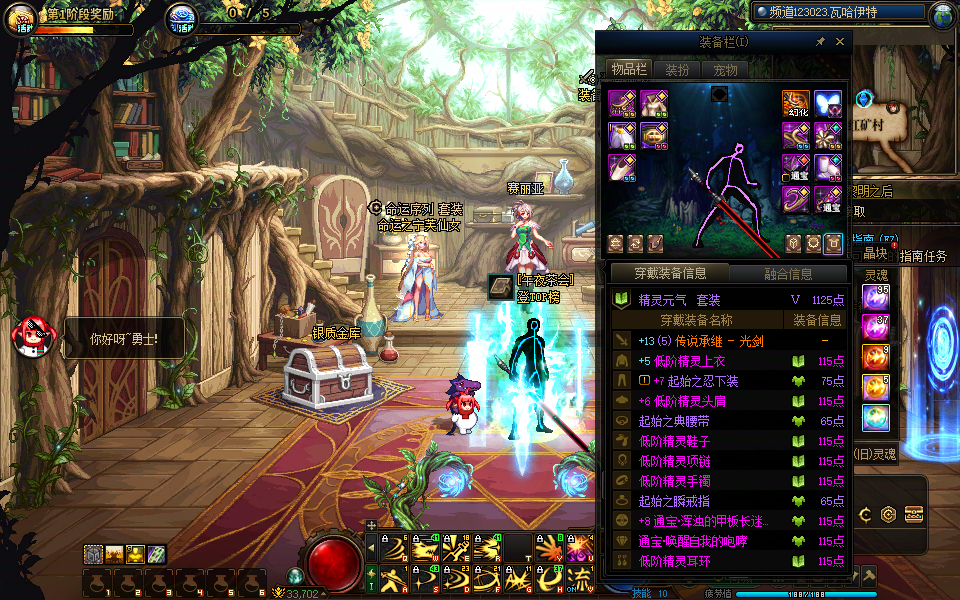The image size is (960, 600).
Task: Open the 银质金库 treasure chest label
Action: 337,333
